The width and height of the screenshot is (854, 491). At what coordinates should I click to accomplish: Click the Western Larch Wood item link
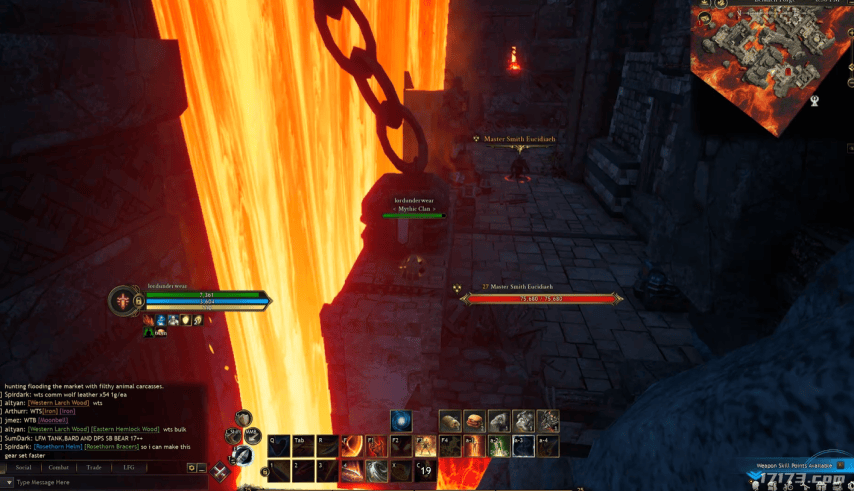click(59, 403)
